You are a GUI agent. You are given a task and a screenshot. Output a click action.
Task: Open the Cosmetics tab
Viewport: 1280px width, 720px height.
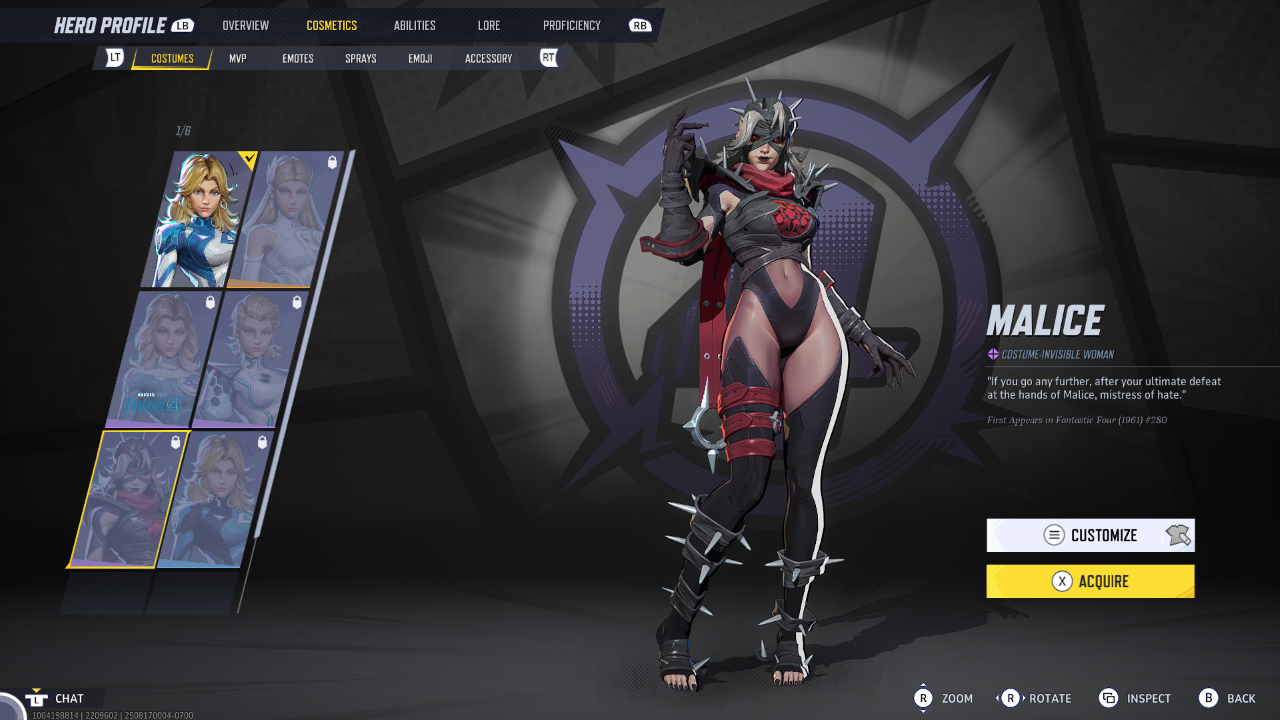click(x=331, y=25)
